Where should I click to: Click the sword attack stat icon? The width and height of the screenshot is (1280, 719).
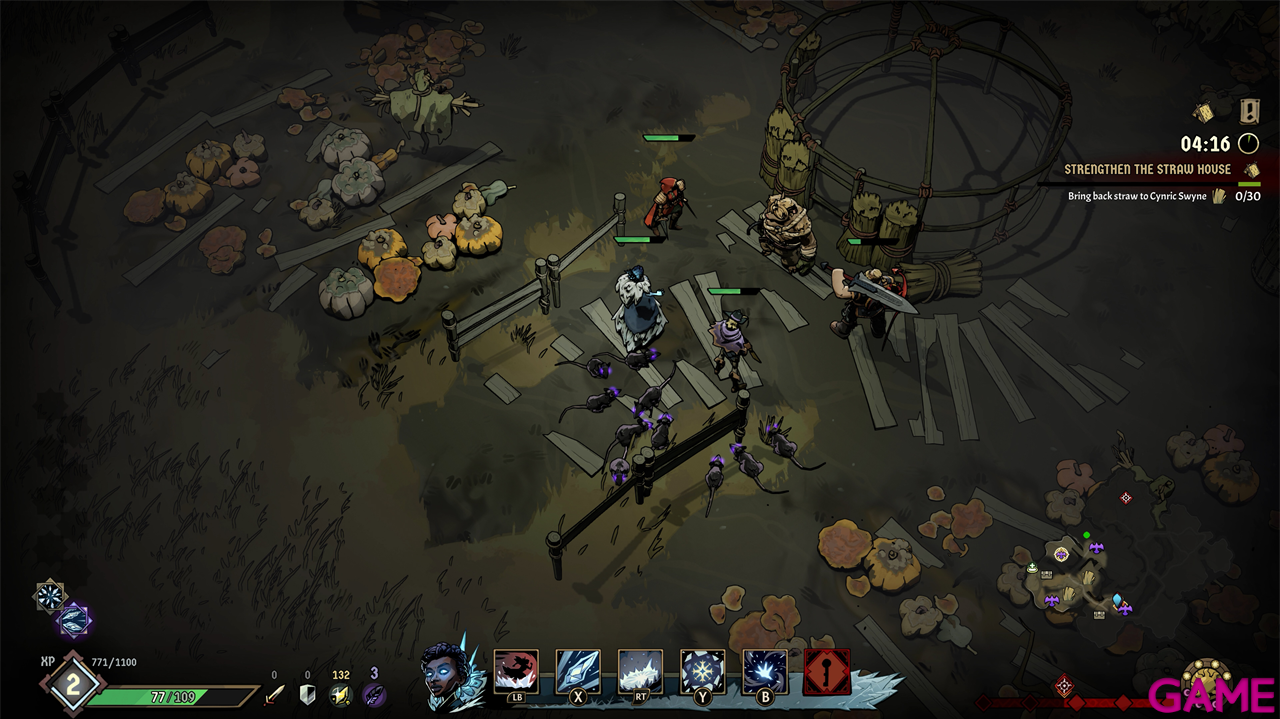[x=273, y=694]
